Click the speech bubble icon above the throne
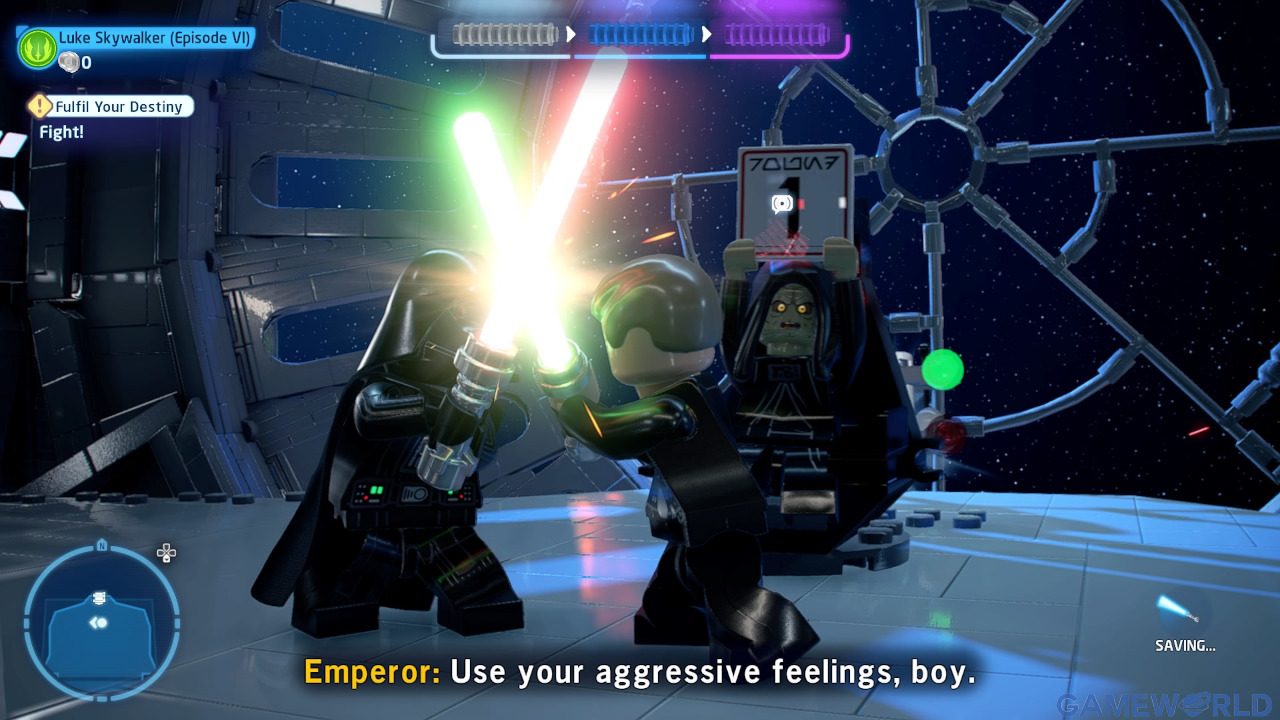Image resolution: width=1280 pixels, height=720 pixels. [781, 203]
